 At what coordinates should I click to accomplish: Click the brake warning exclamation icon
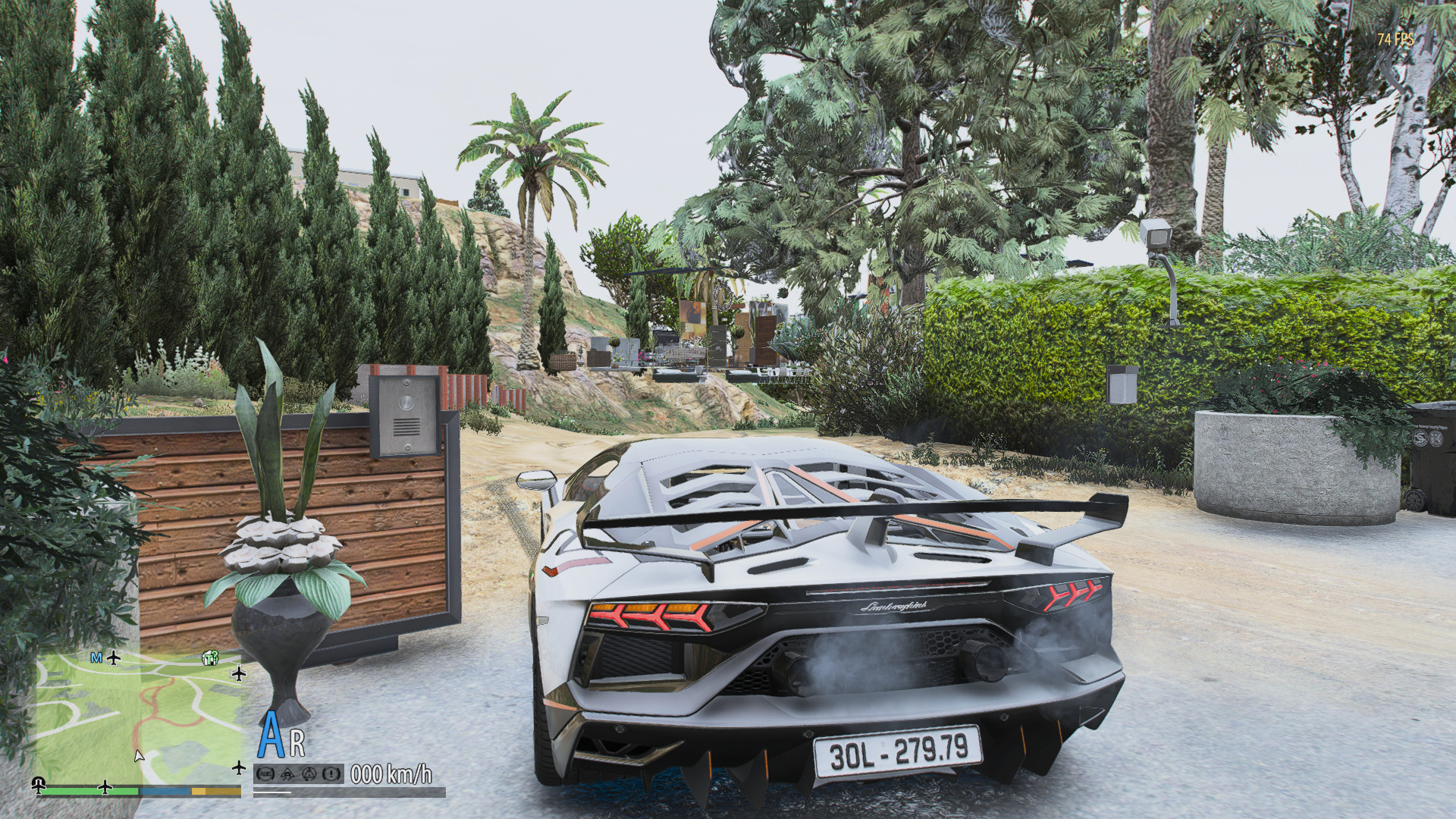click(331, 773)
